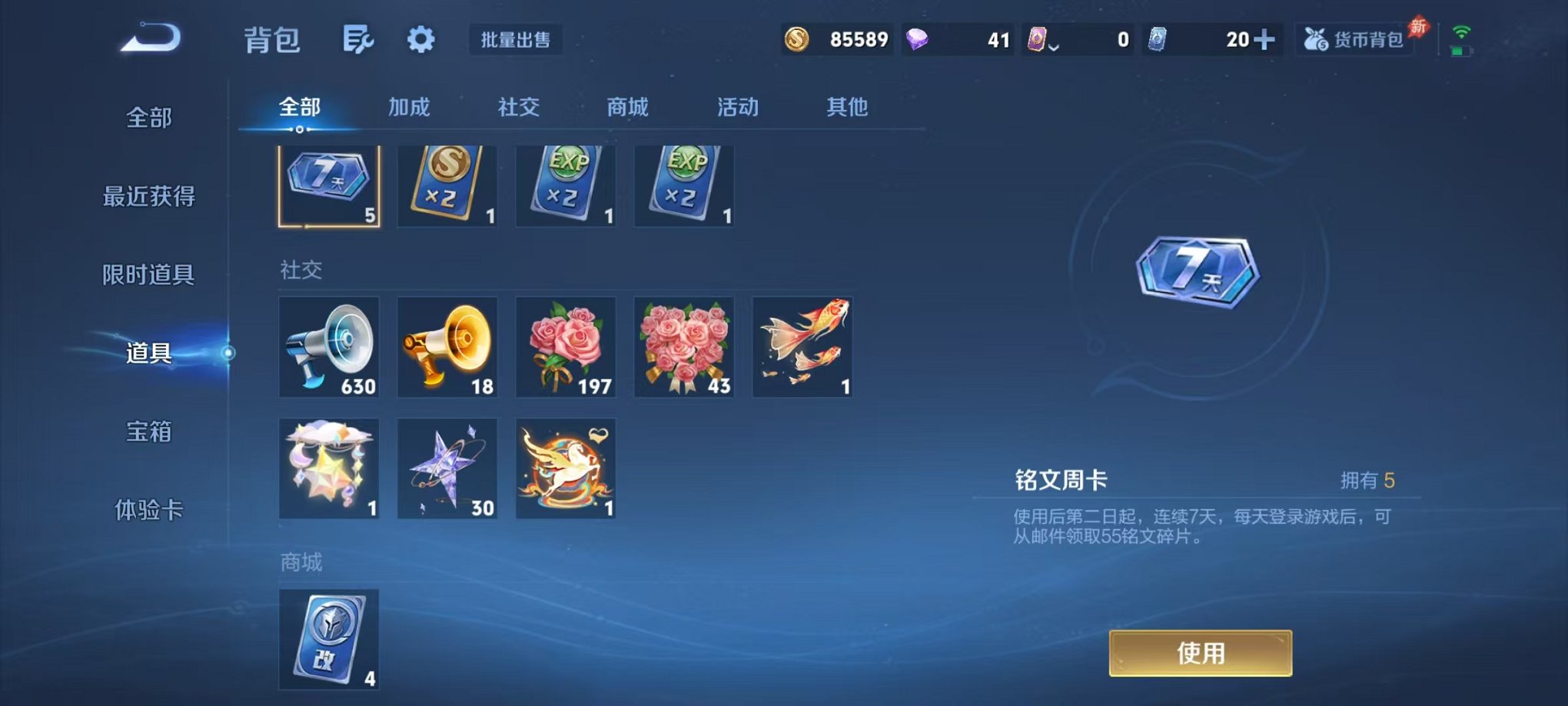Select the golden megaphone item
This screenshot has width=1568, height=706.
click(447, 347)
